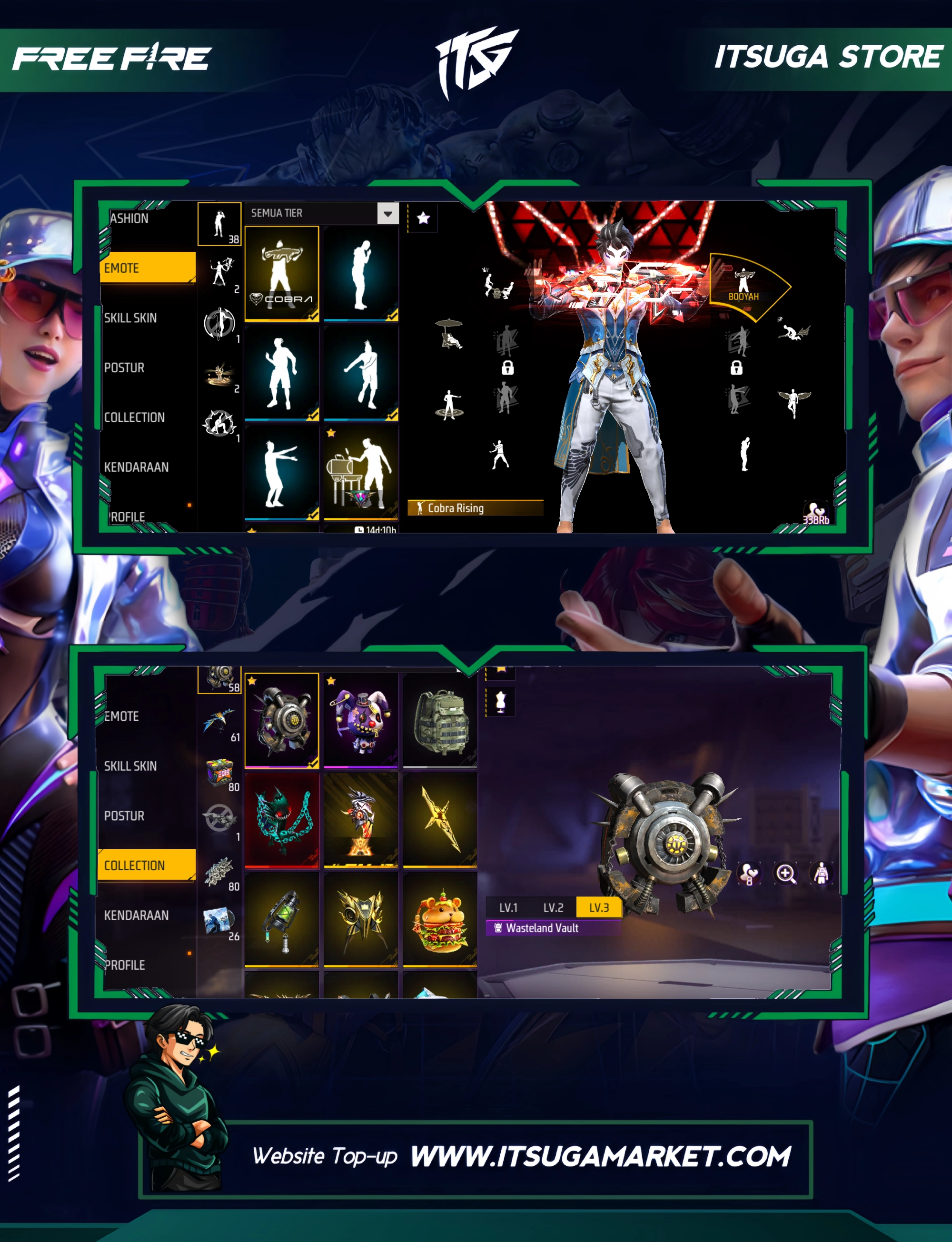Open the loot crate sub-category showing 80
Viewport: 952px width, 1242px height.
point(220,773)
